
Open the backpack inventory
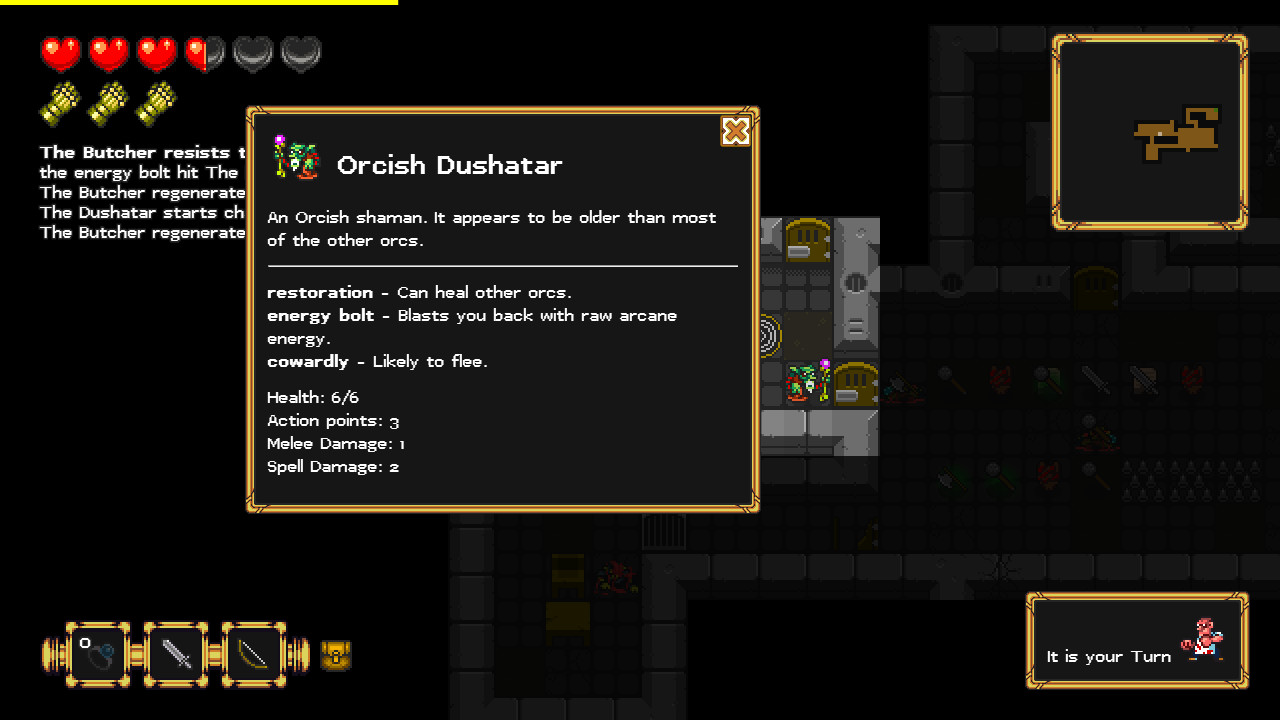pyautogui.click(x=336, y=654)
